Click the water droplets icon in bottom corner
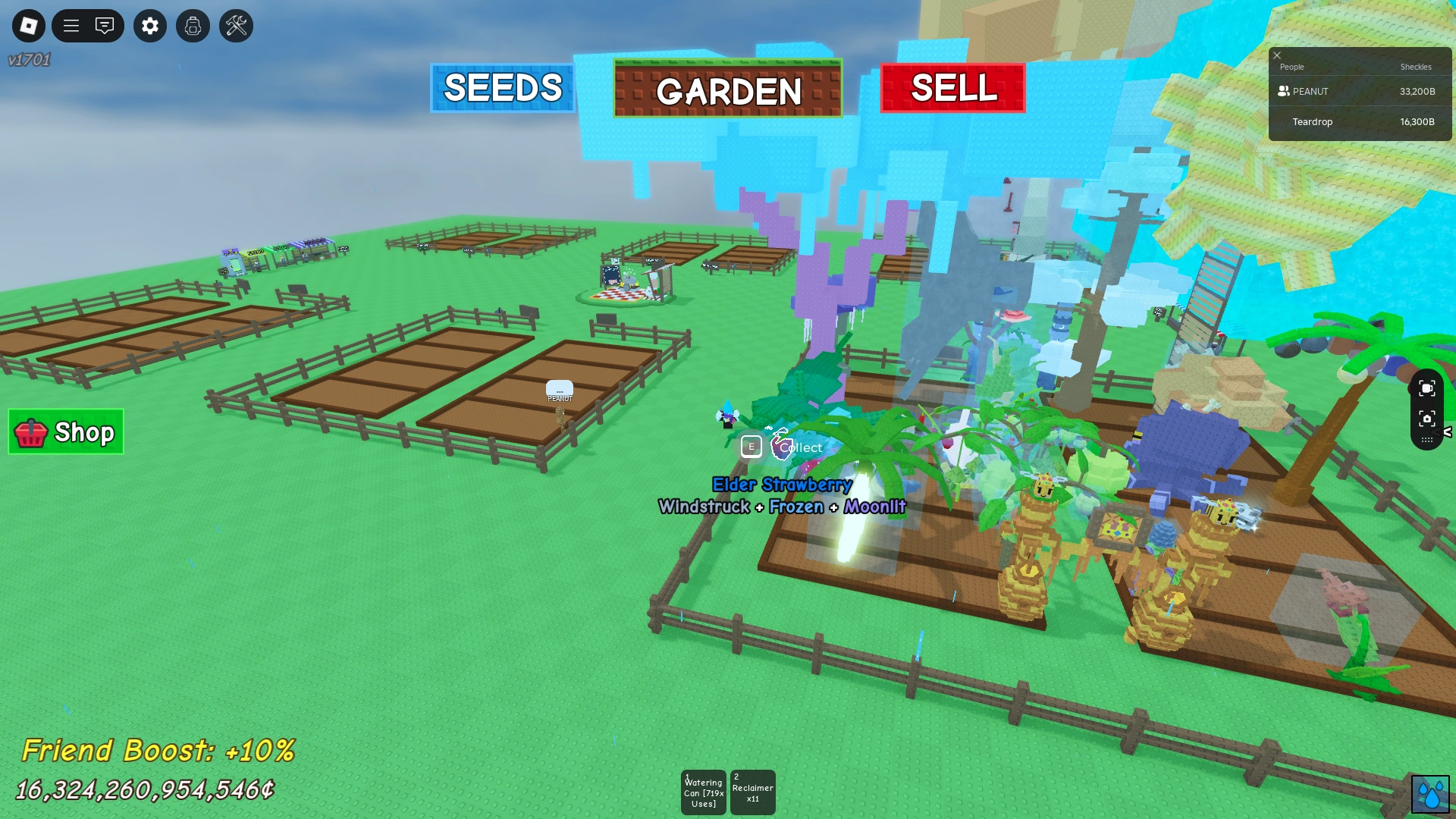1456x819 pixels. click(x=1429, y=793)
